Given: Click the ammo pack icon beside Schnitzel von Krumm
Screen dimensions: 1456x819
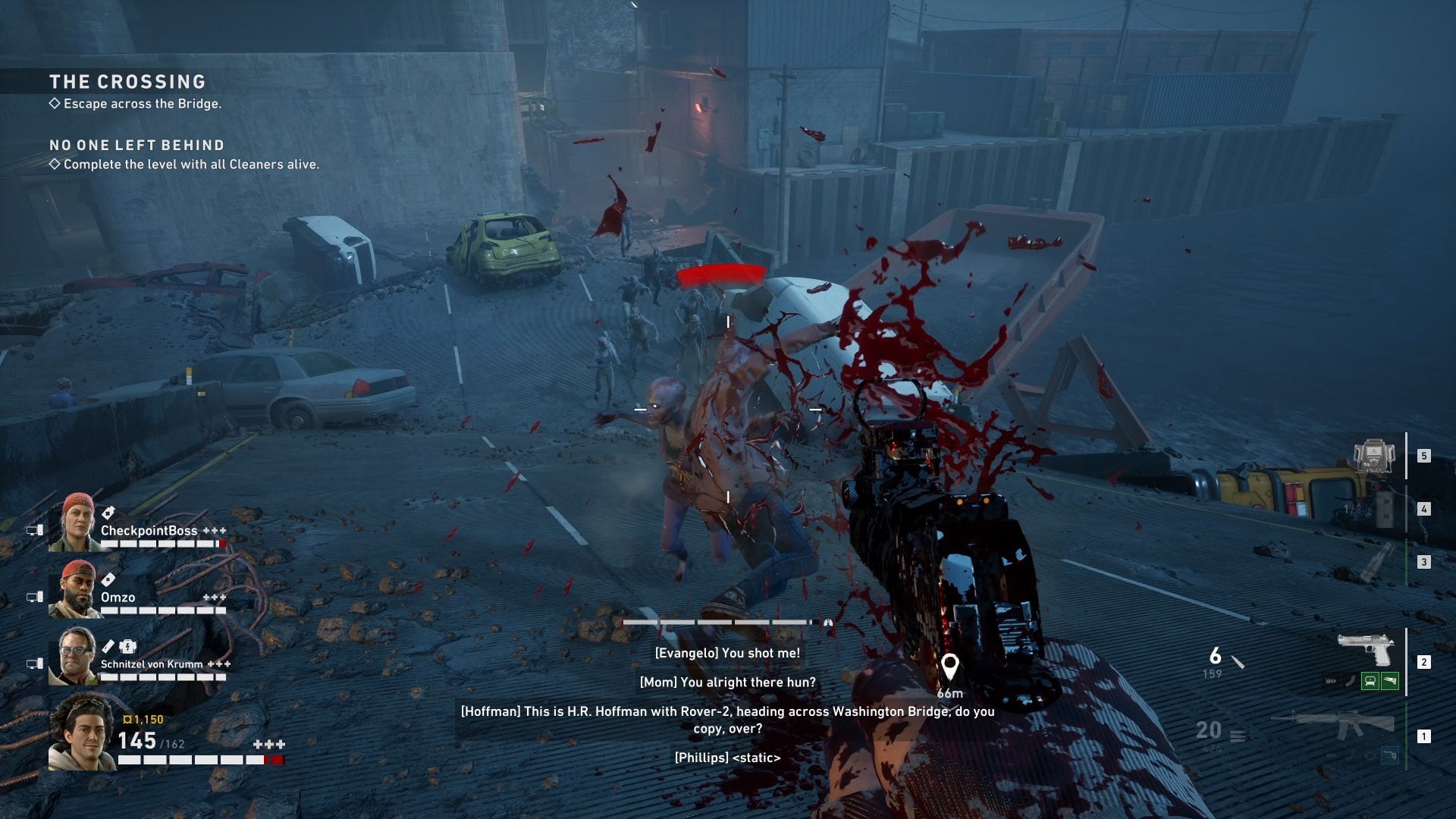Looking at the screenshot, I should point(128,647).
